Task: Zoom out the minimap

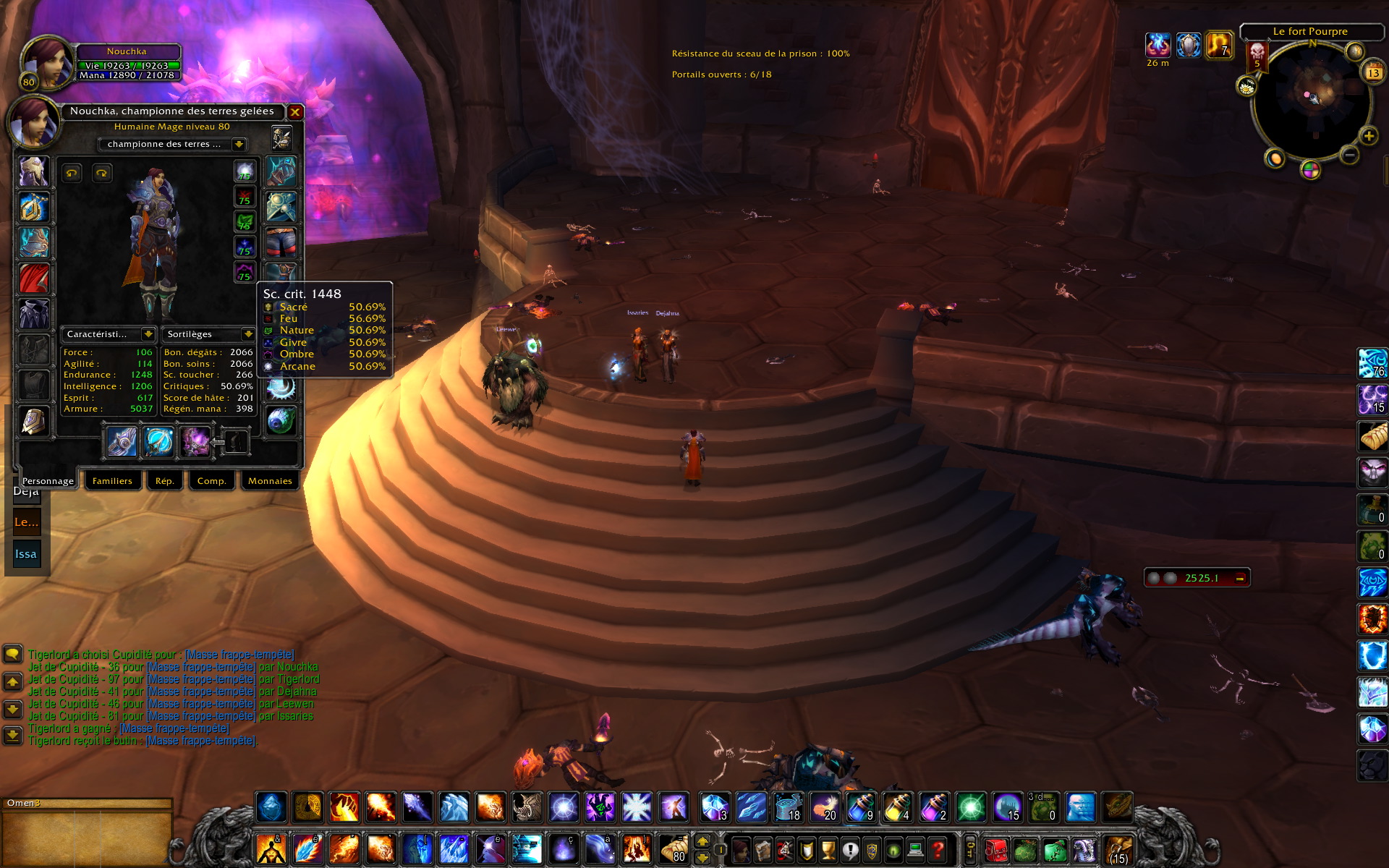Action: tap(1349, 155)
